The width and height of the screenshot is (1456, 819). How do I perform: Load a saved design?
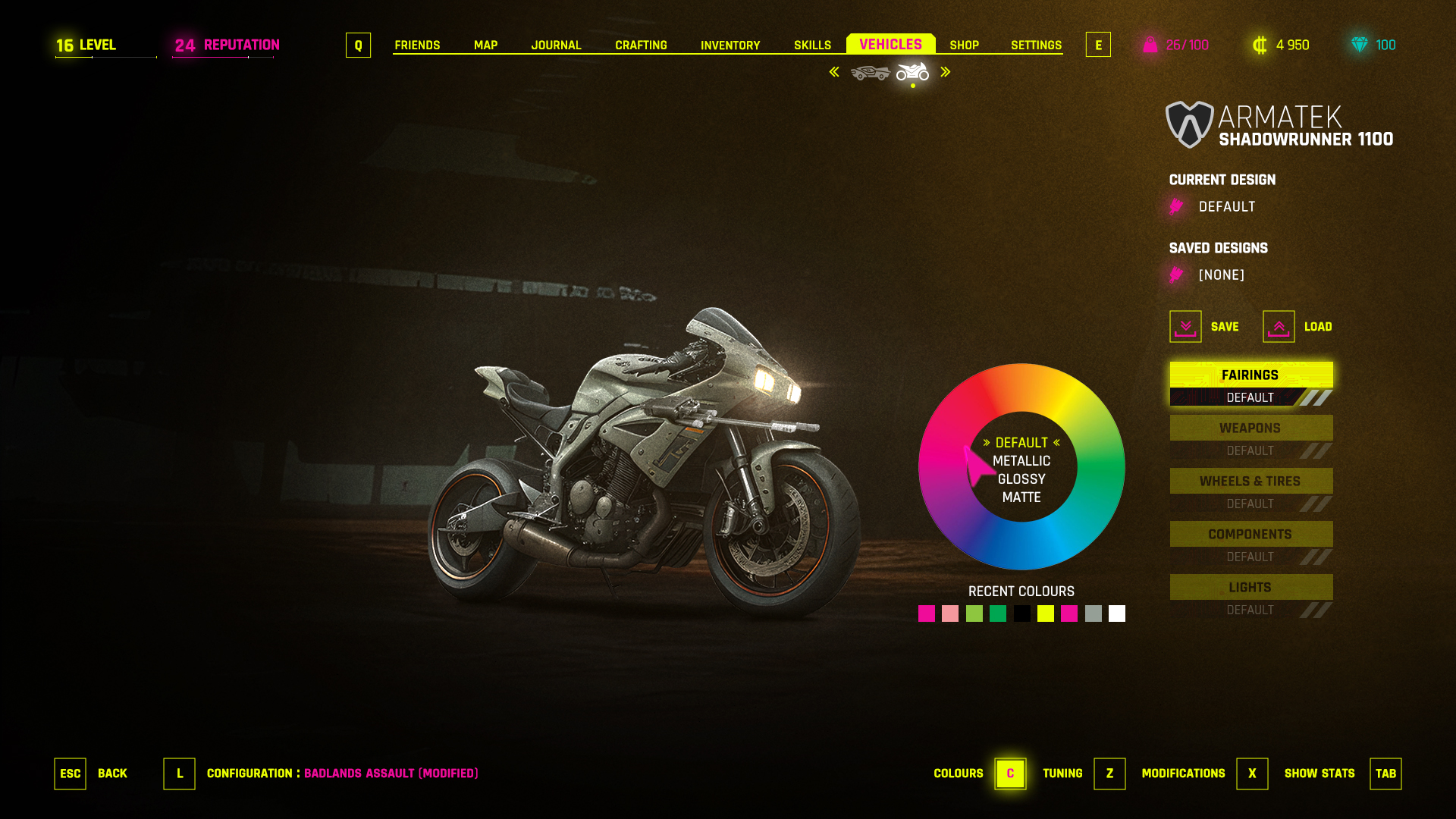click(x=1279, y=327)
